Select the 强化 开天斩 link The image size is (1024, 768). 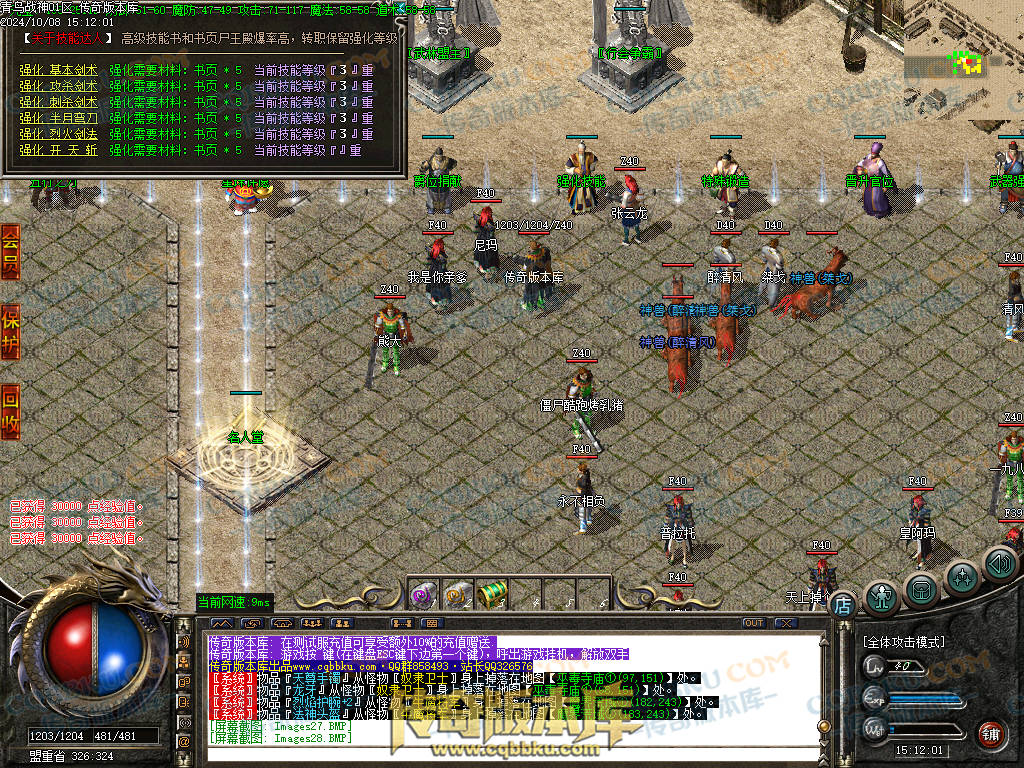point(59,150)
